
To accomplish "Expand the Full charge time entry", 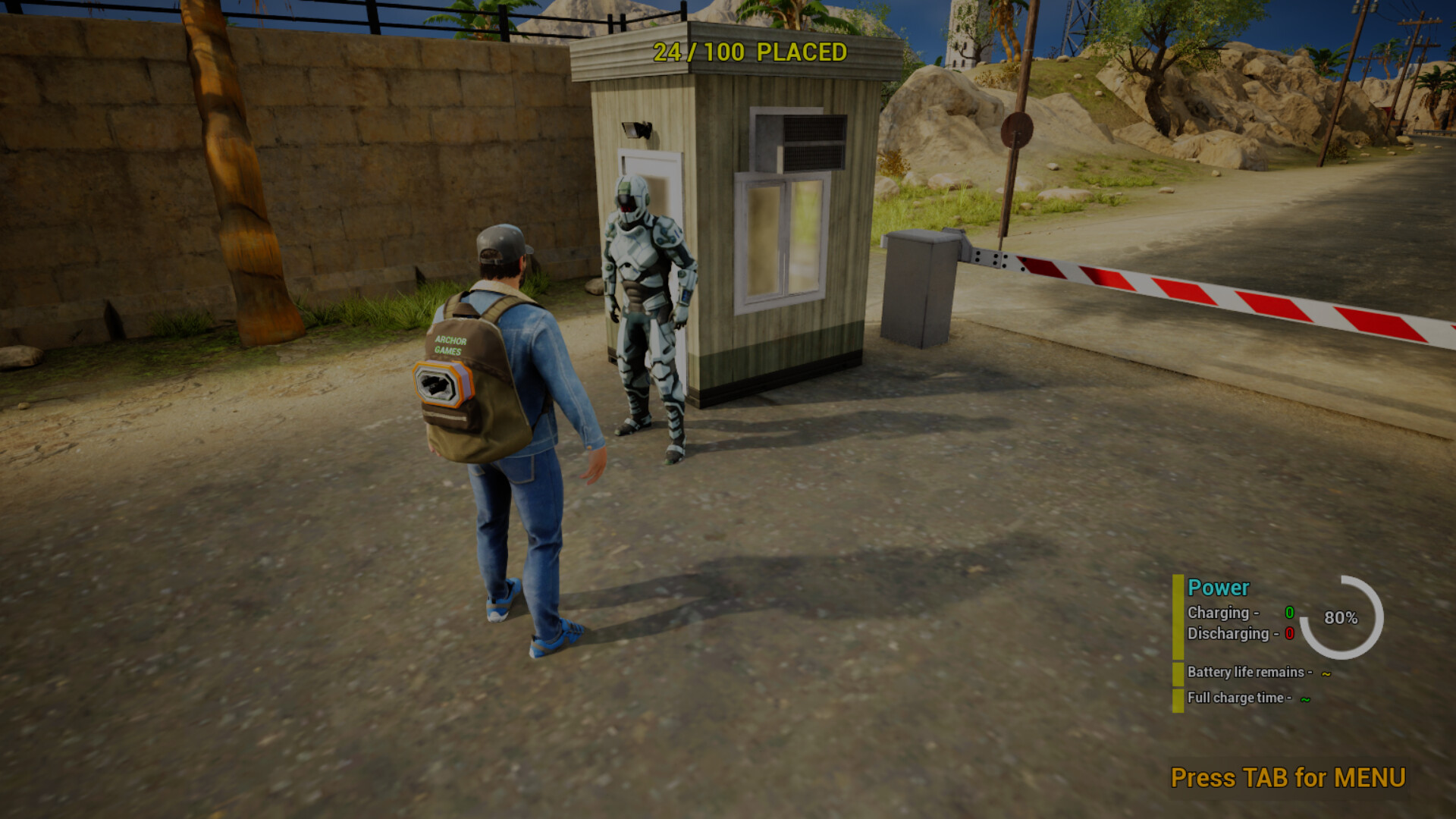I will pyautogui.click(x=1241, y=698).
